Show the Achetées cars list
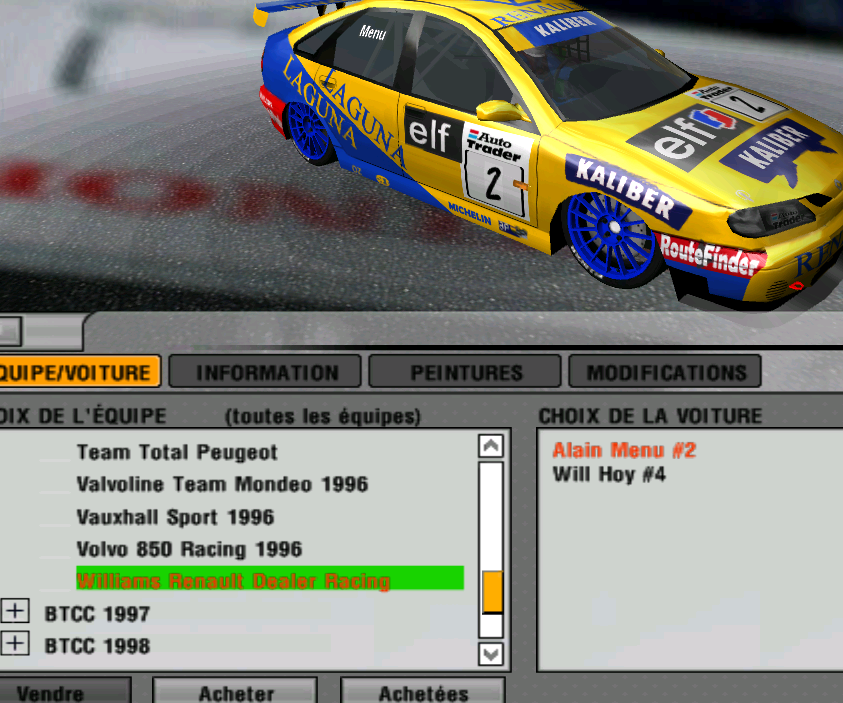 423,692
